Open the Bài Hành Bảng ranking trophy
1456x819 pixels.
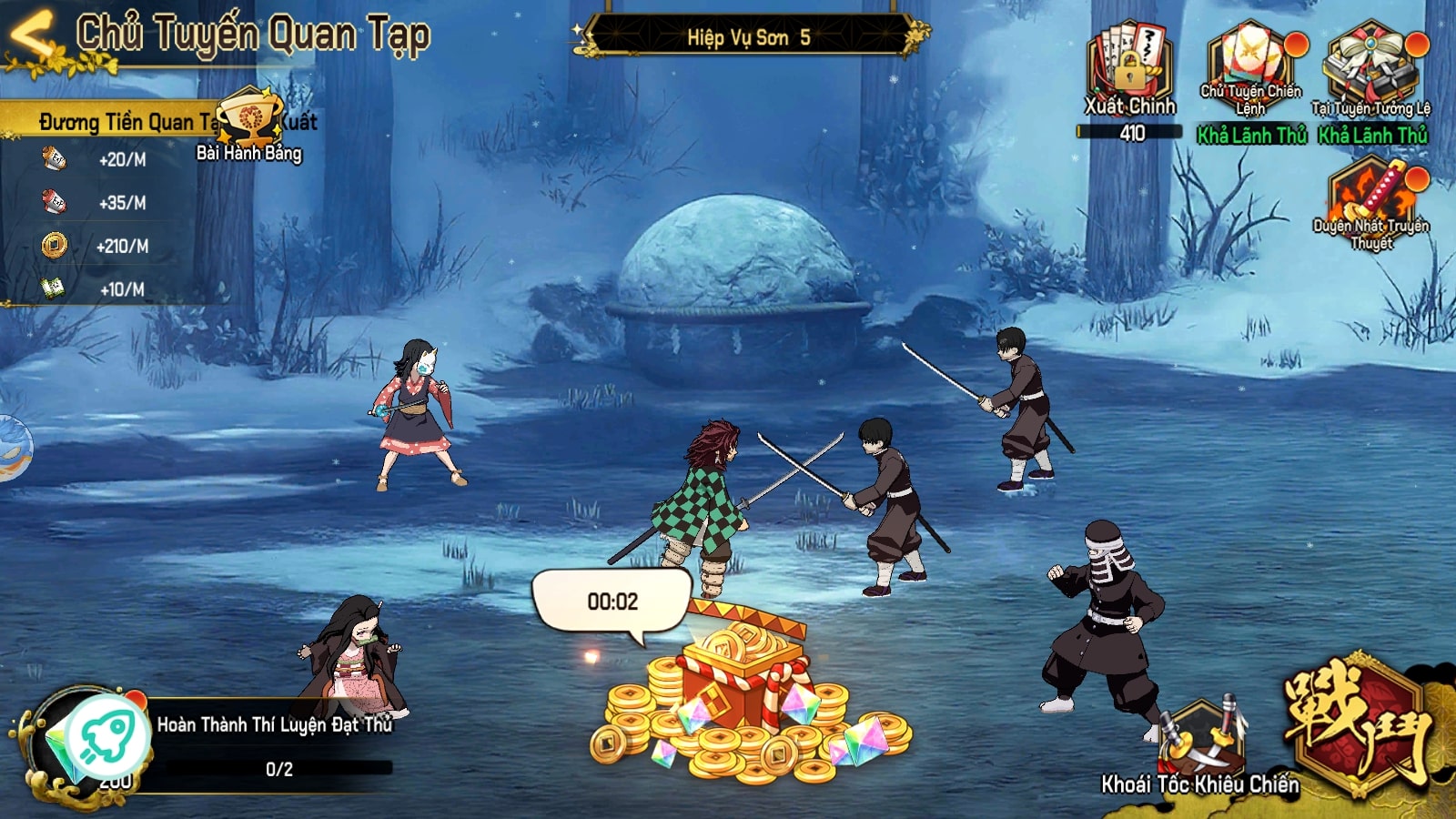pyautogui.click(x=248, y=124)
